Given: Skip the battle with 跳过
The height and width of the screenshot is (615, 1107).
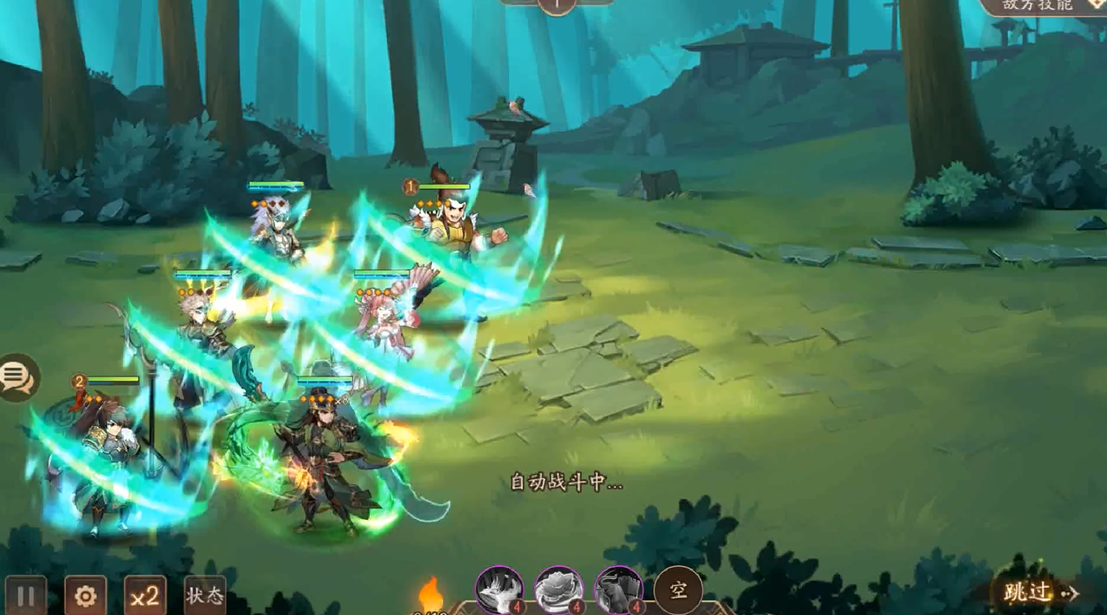Looking at the screenshot, I should pyautogui.click(x=1042, y=593).
